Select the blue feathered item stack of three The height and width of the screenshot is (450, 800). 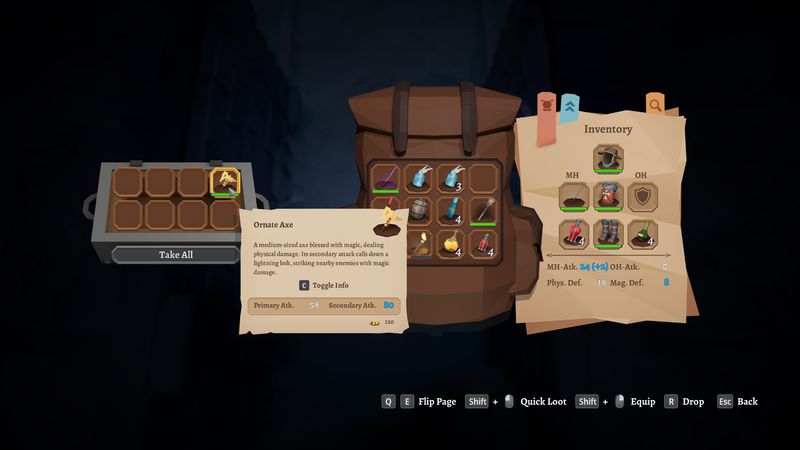tap(450, 178)
